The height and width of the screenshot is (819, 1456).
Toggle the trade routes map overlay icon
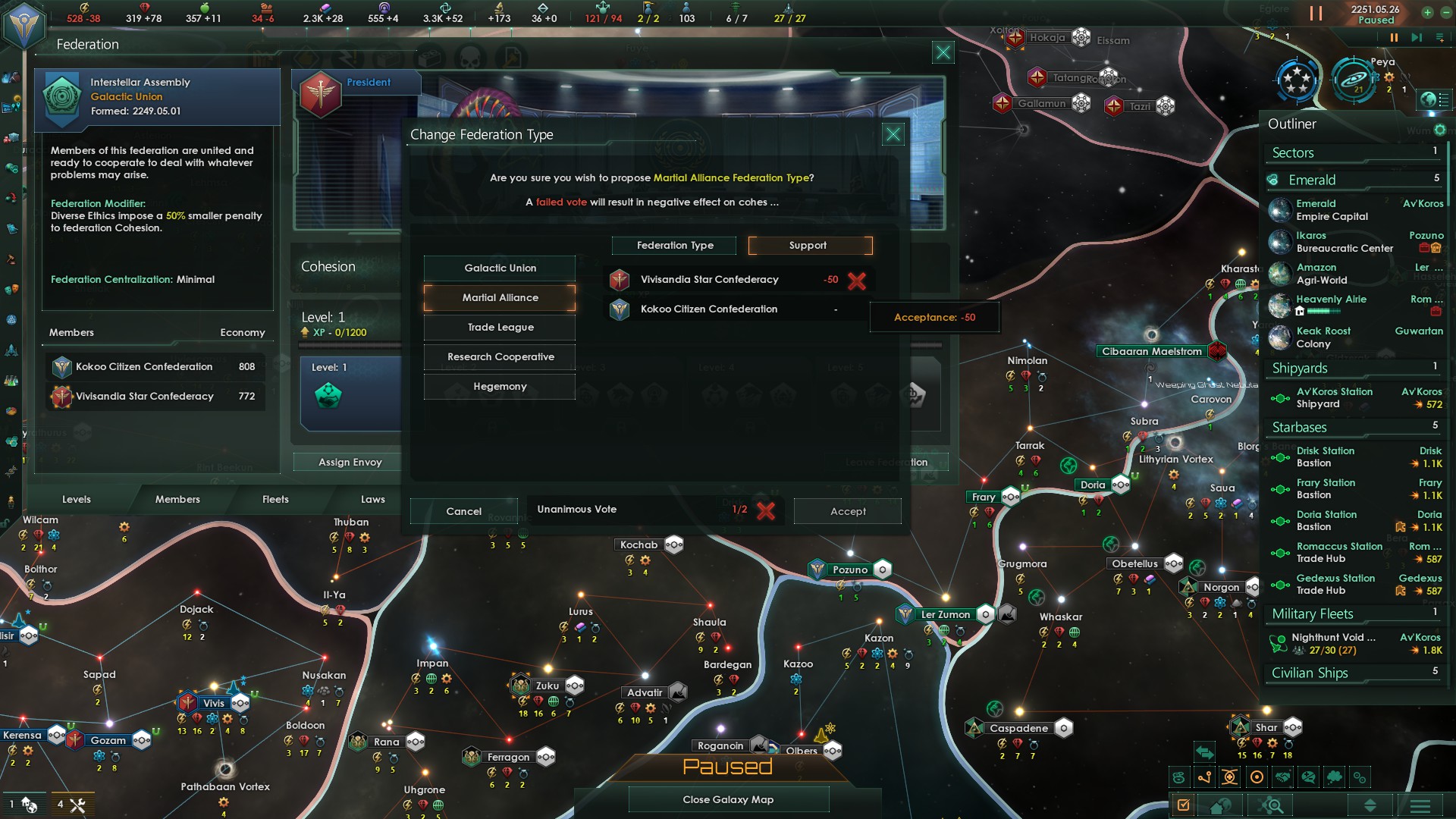(1204, 777)
